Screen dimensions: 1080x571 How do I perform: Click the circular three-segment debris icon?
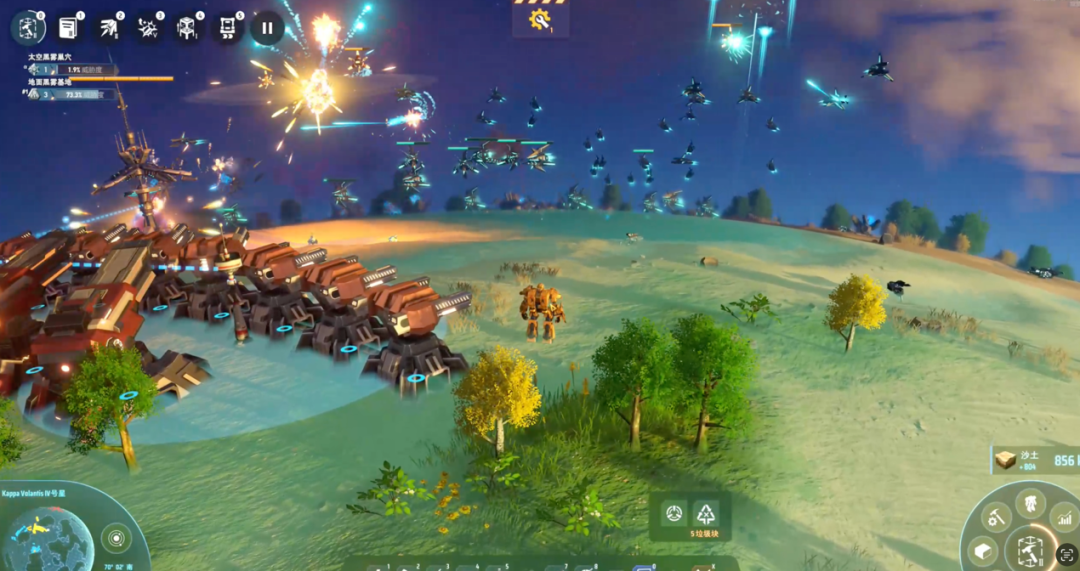point(675,514)
